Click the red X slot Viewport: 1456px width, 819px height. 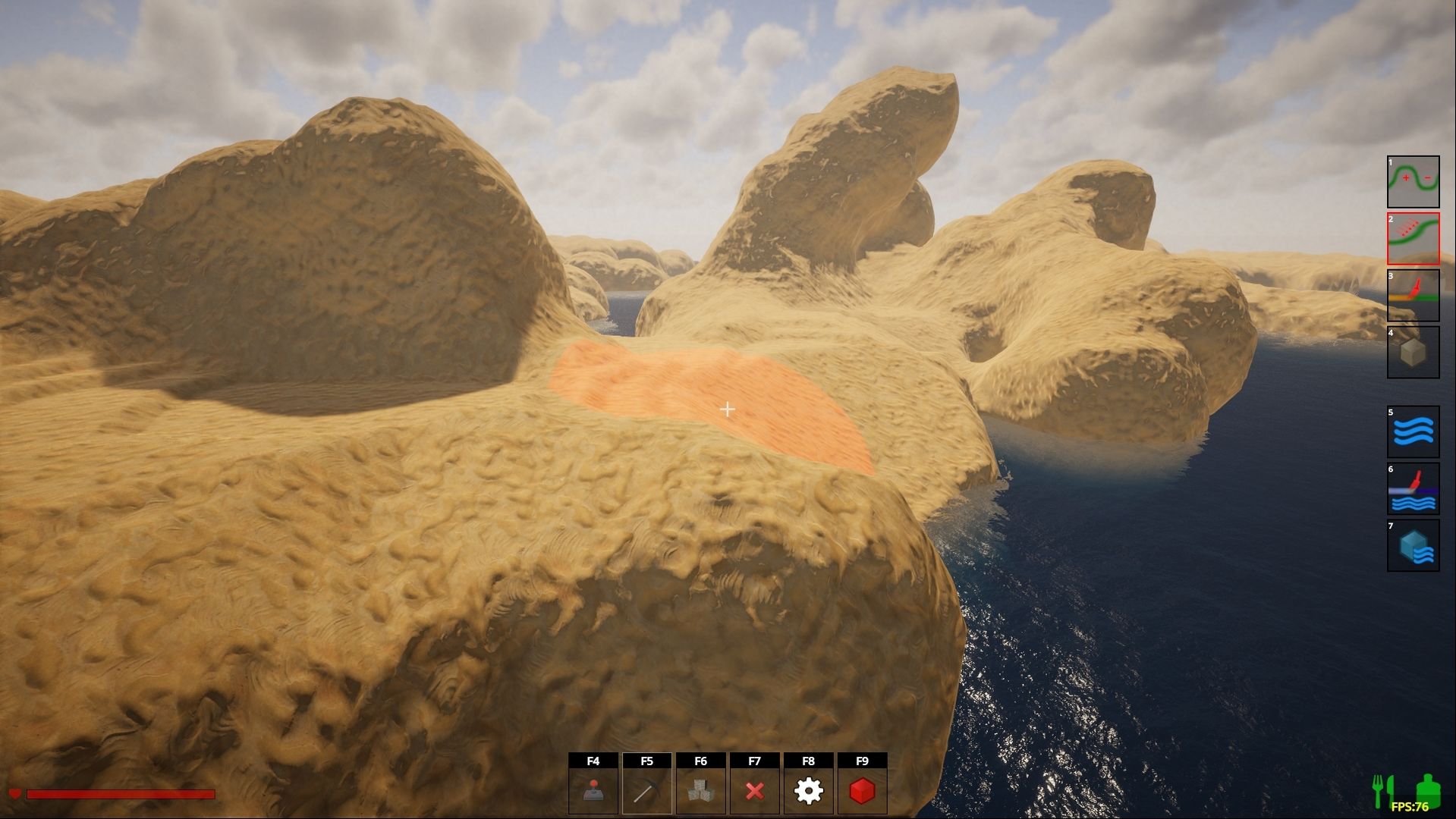pyautogui.click(x=754, y=791)
